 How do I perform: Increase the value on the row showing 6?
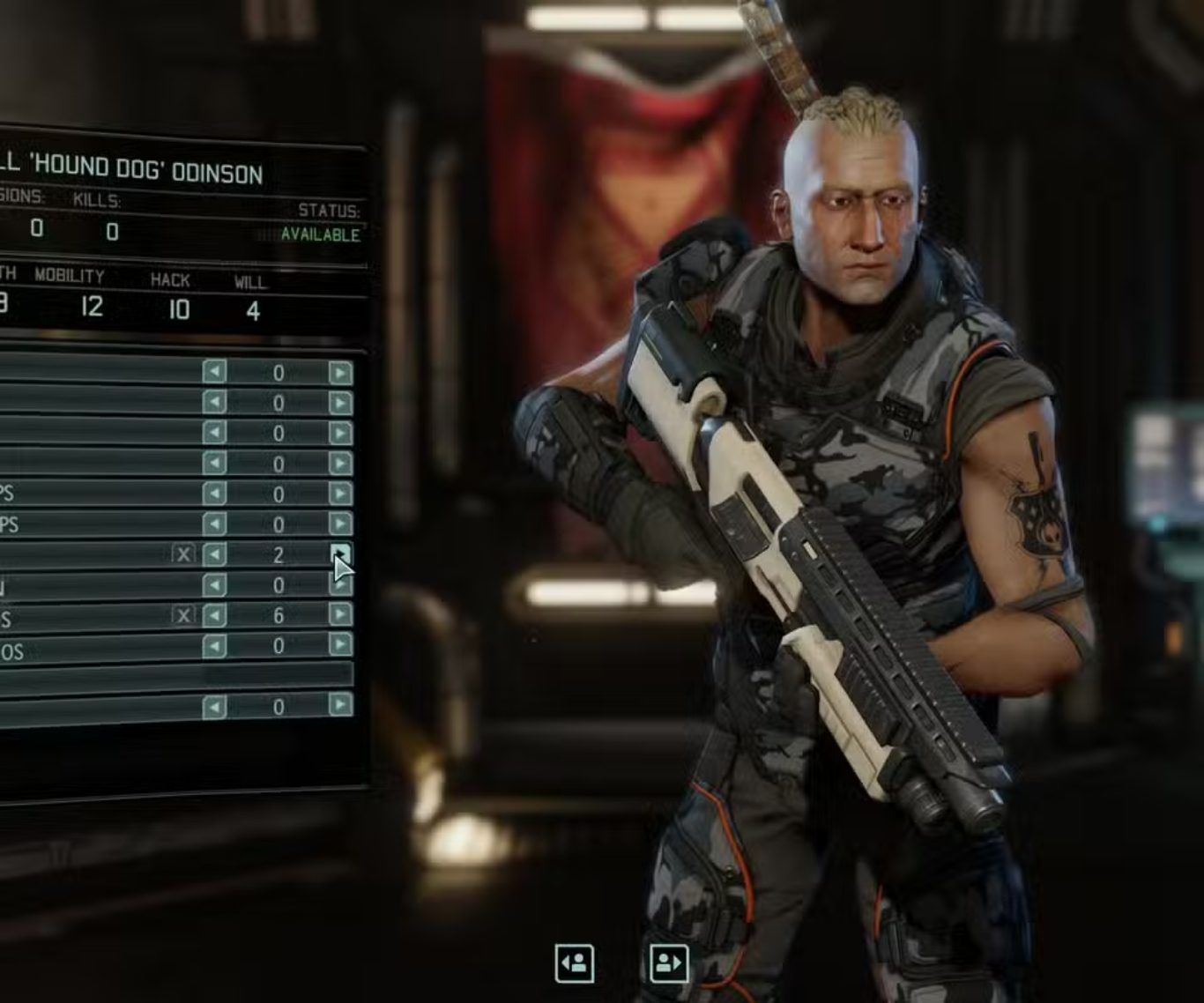click(340, 613)
